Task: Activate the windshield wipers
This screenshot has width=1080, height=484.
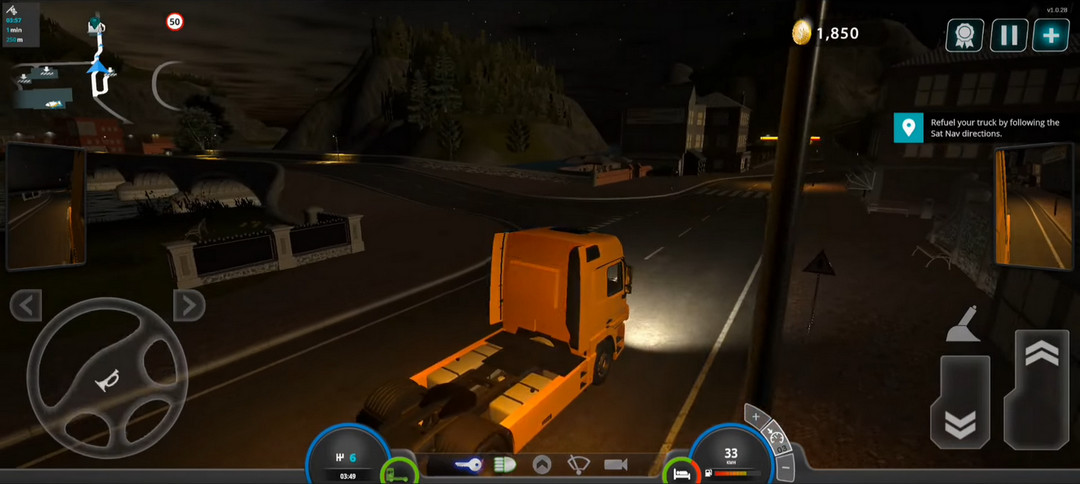Action: (x=578, y=465)
